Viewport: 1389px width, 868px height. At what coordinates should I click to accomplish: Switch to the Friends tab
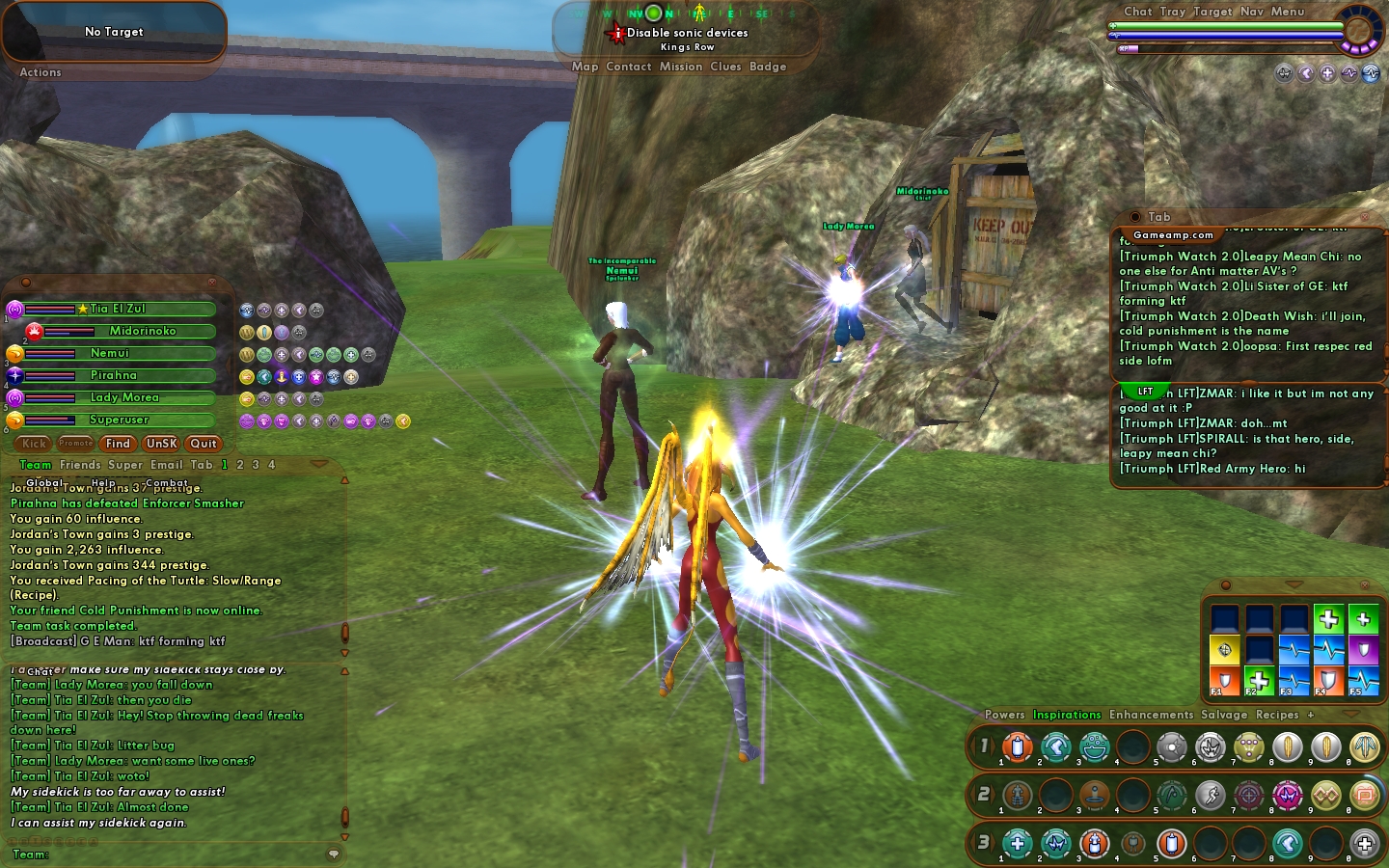click(80, 465)
